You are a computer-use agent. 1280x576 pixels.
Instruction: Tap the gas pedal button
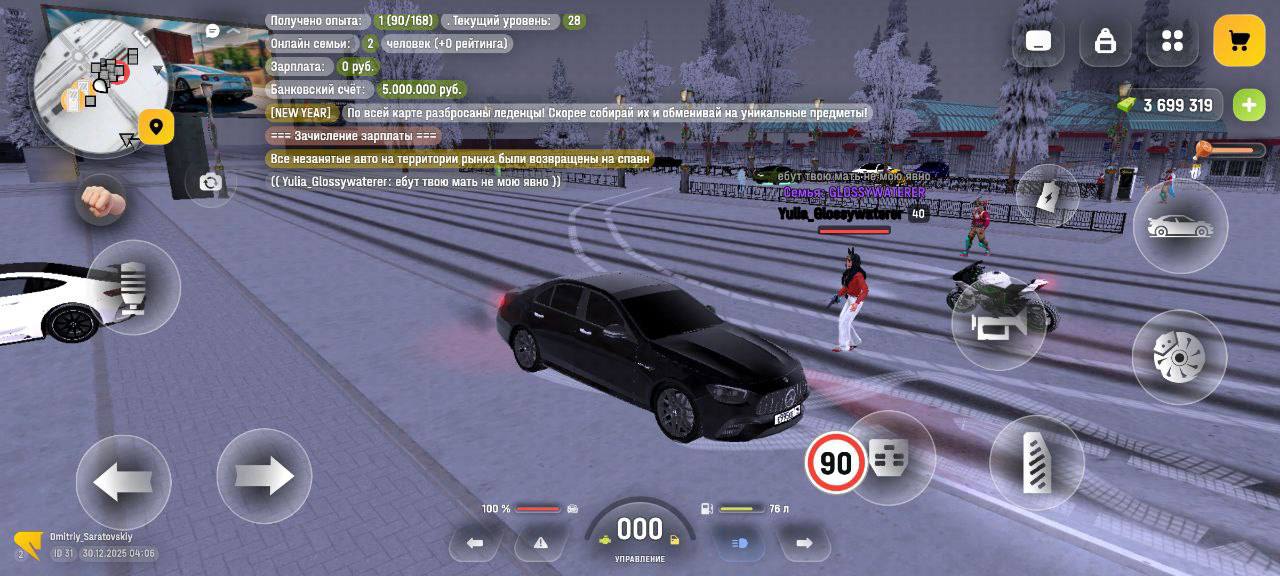1037,462
